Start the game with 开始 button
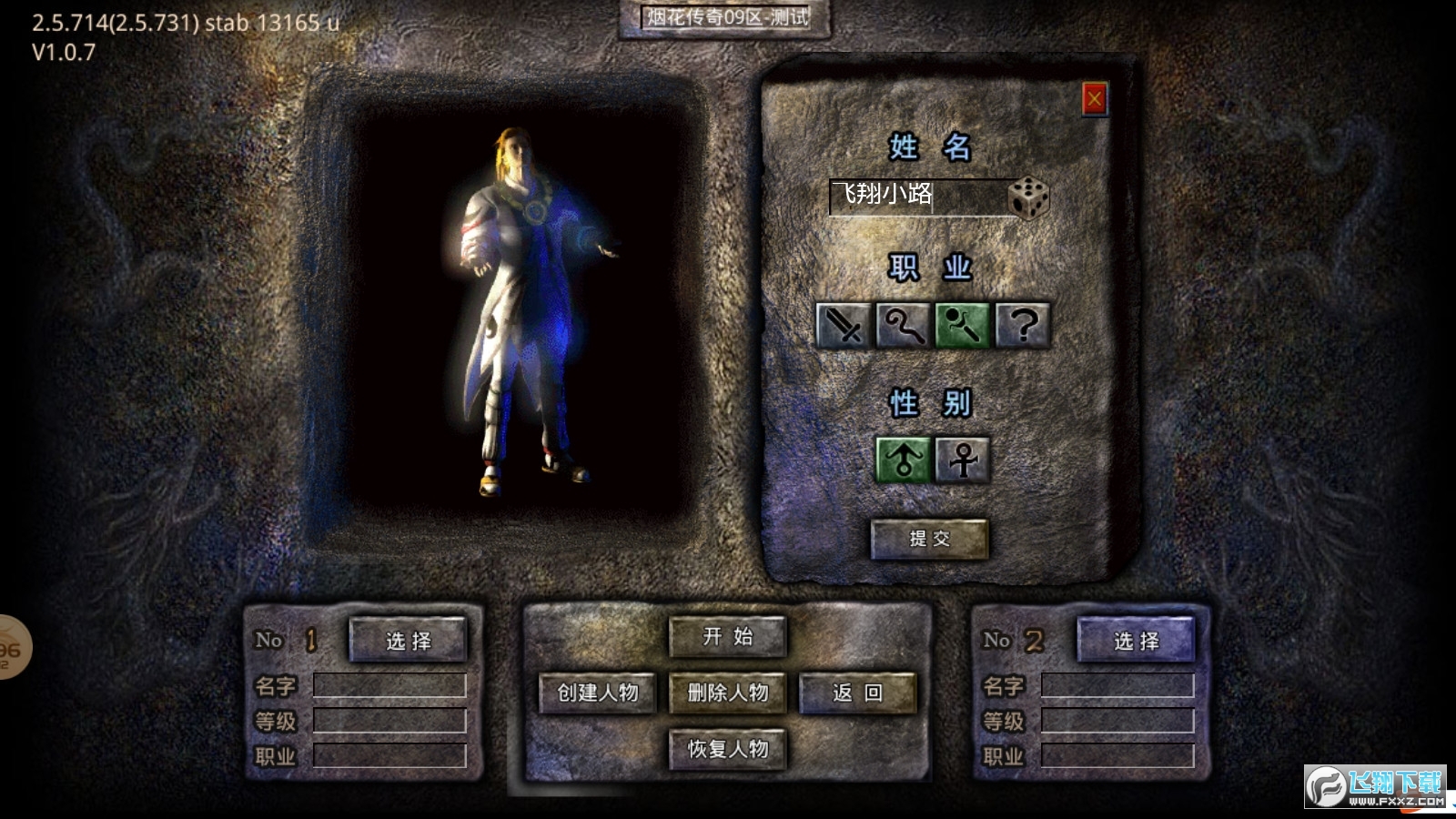Viewport: 1456px width, 819px height. (727, 637)
